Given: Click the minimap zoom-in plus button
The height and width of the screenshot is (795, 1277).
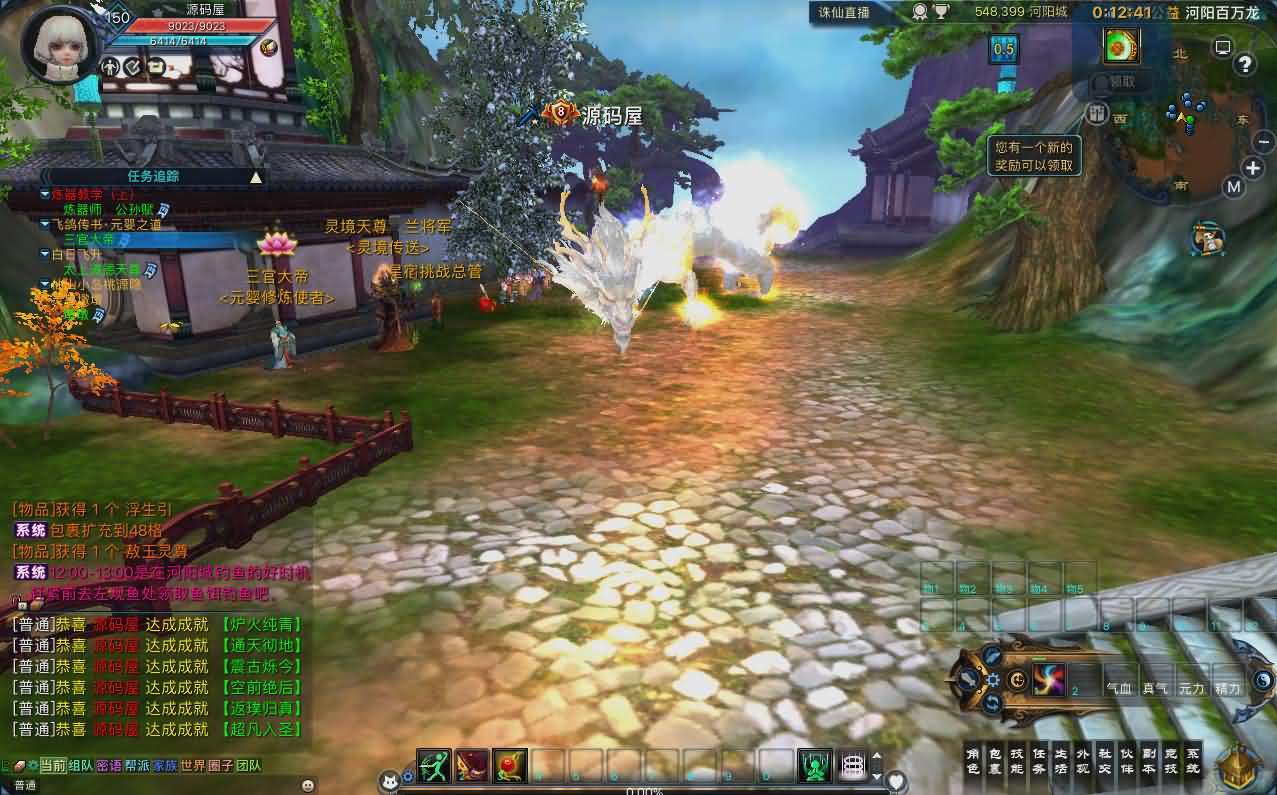Looking at the screenshot, I should (x=1253, y=168).
